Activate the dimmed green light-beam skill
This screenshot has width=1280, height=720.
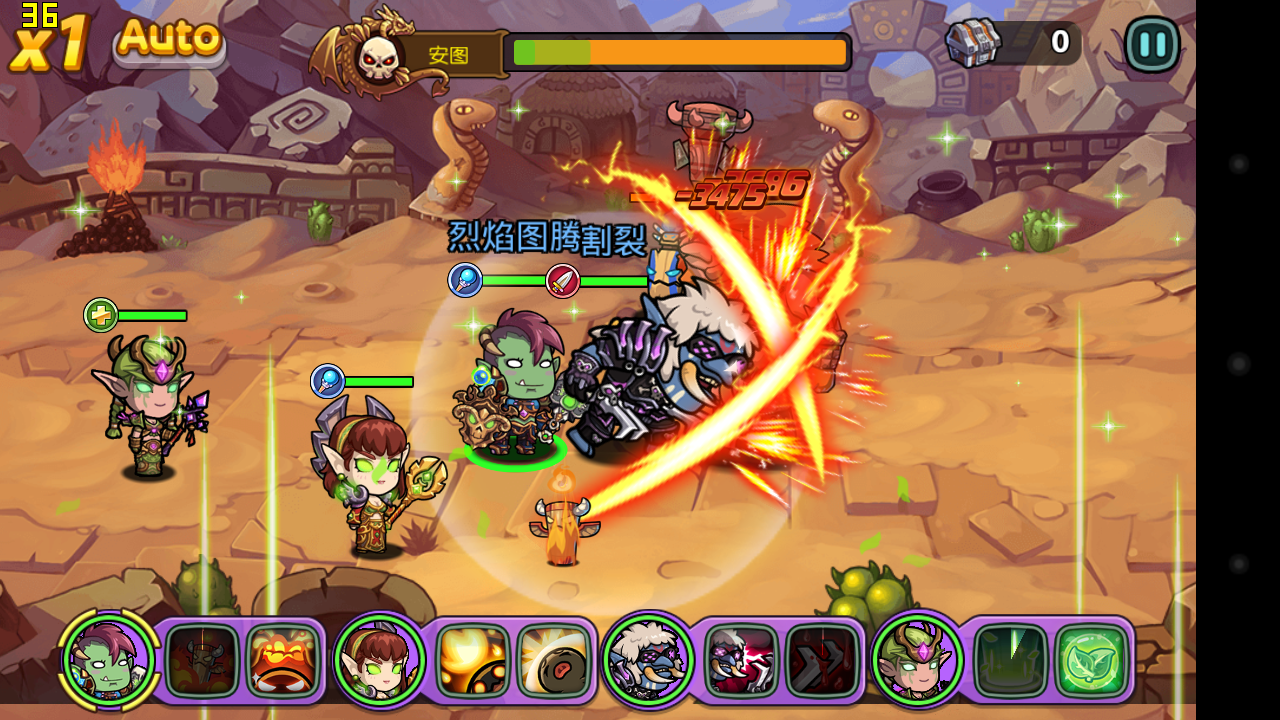tap(1011, 660)
